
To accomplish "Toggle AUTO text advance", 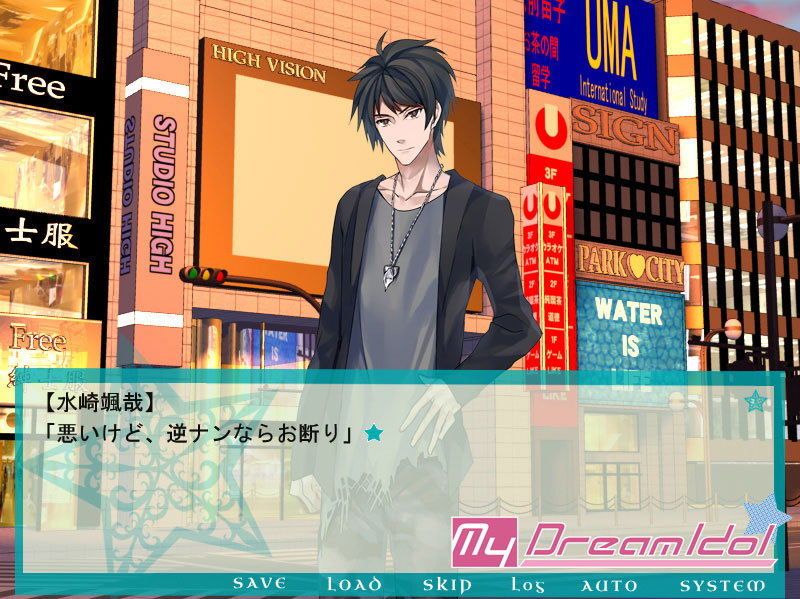I will tap(609, 584).
